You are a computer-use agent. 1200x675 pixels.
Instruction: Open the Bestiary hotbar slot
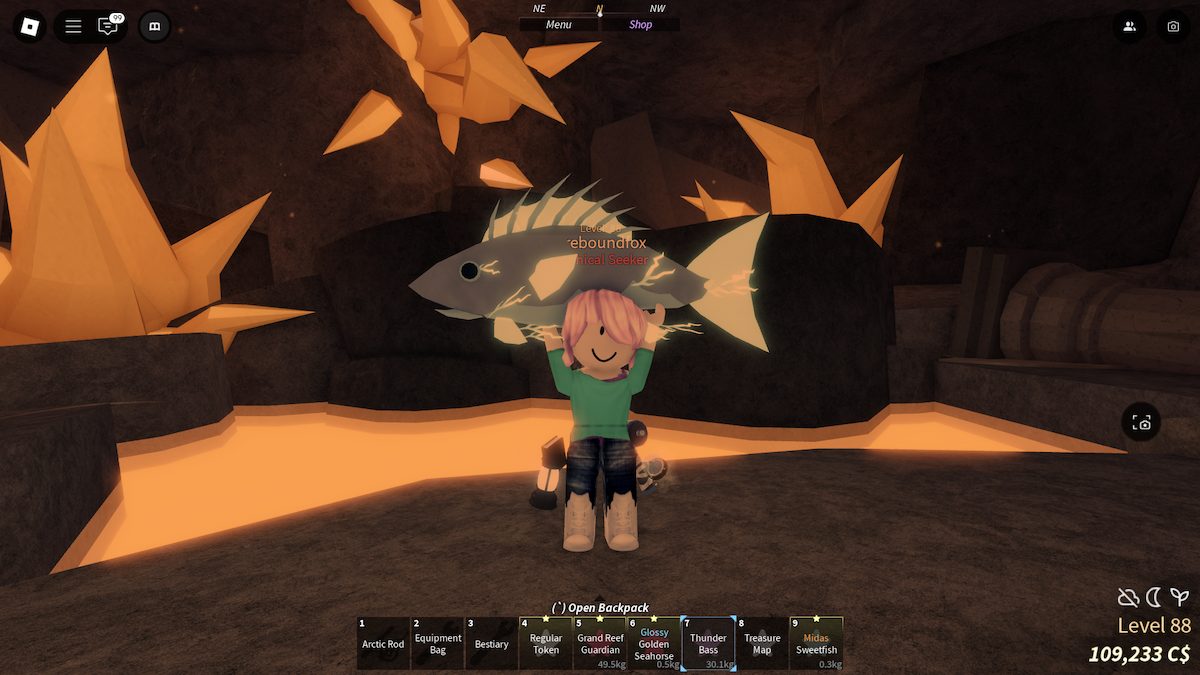pos(492,643)
